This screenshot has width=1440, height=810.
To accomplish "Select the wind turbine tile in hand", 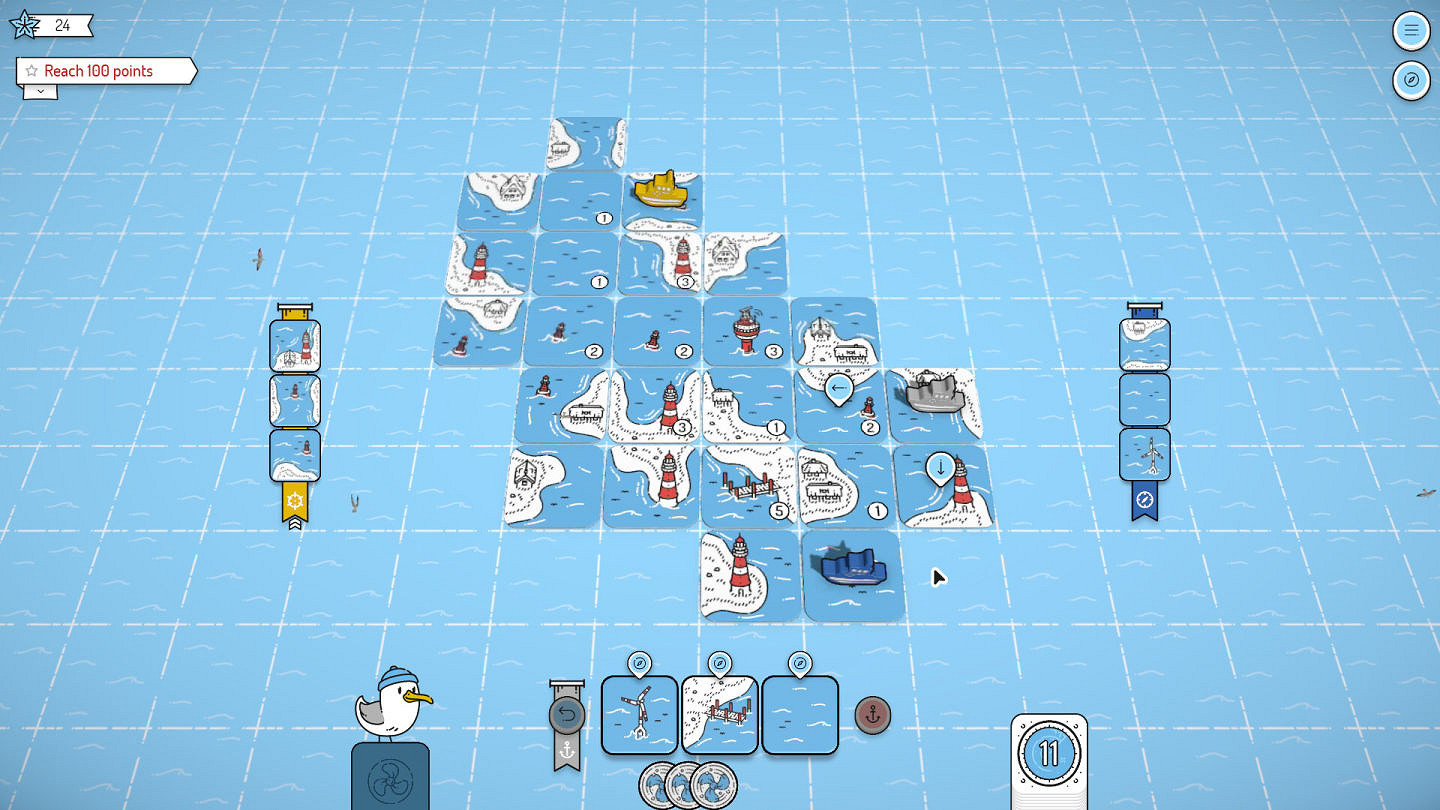I will pyautogui.click(x=639, y=715).
